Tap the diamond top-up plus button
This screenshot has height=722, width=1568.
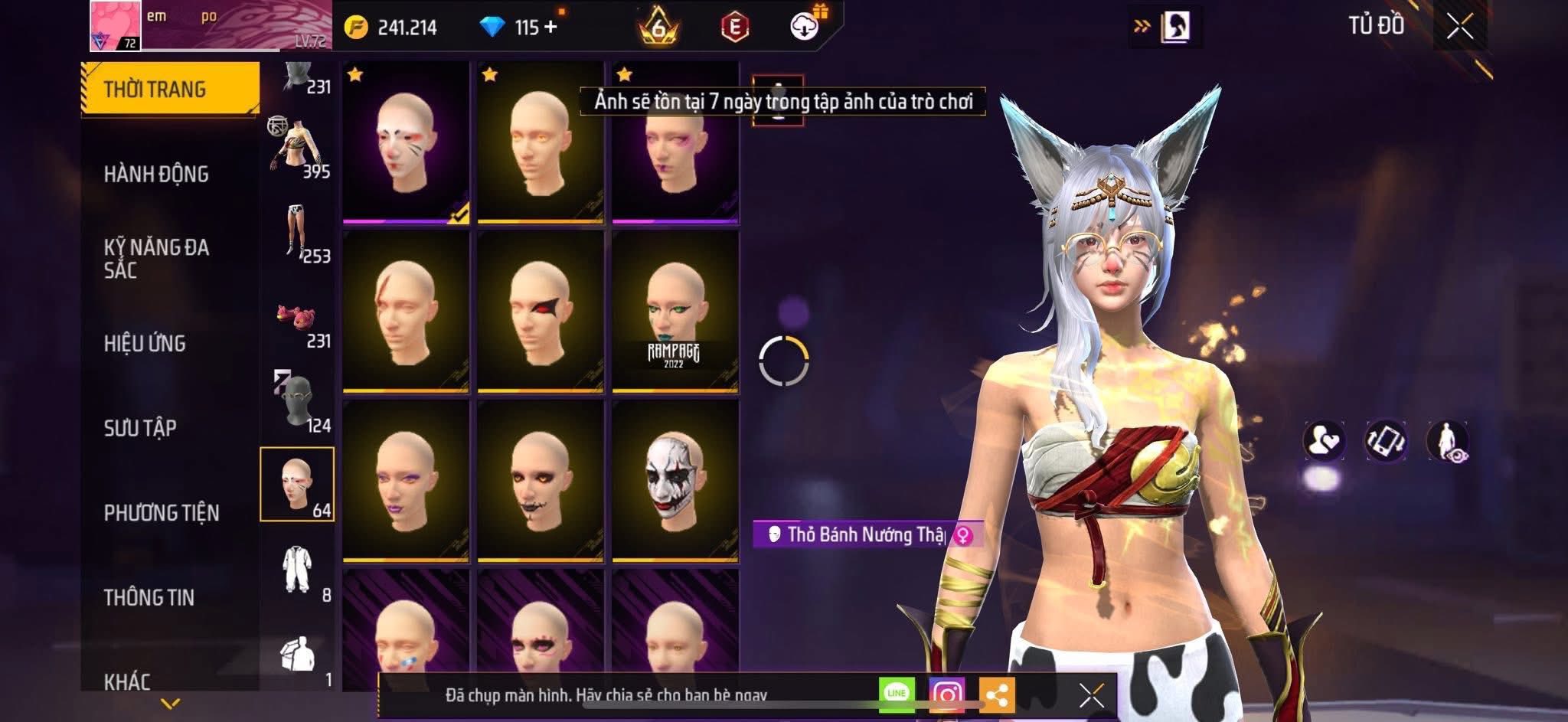tap(550, 27)
